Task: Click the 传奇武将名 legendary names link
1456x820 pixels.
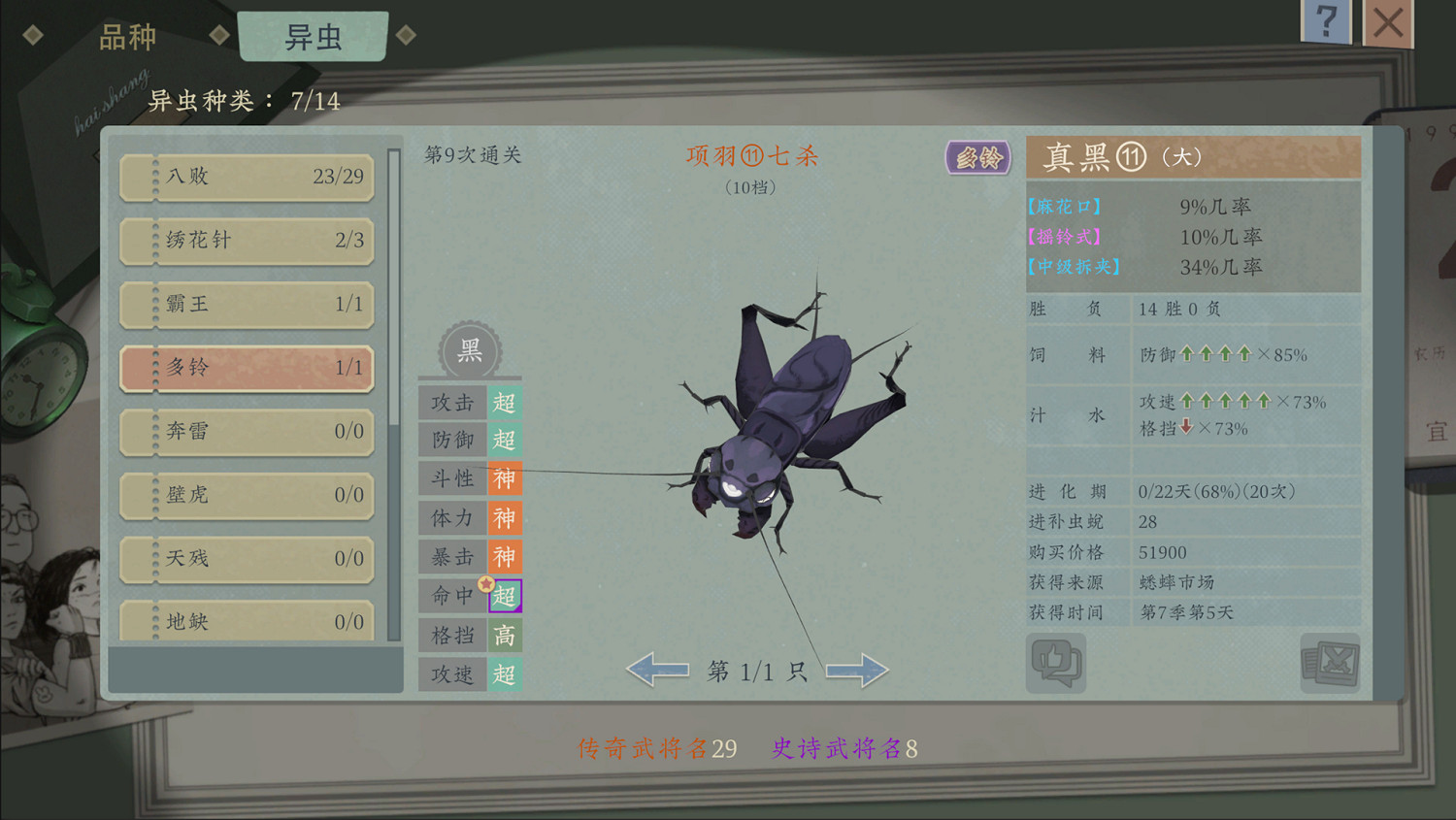Action: click(x=655, y=748)
